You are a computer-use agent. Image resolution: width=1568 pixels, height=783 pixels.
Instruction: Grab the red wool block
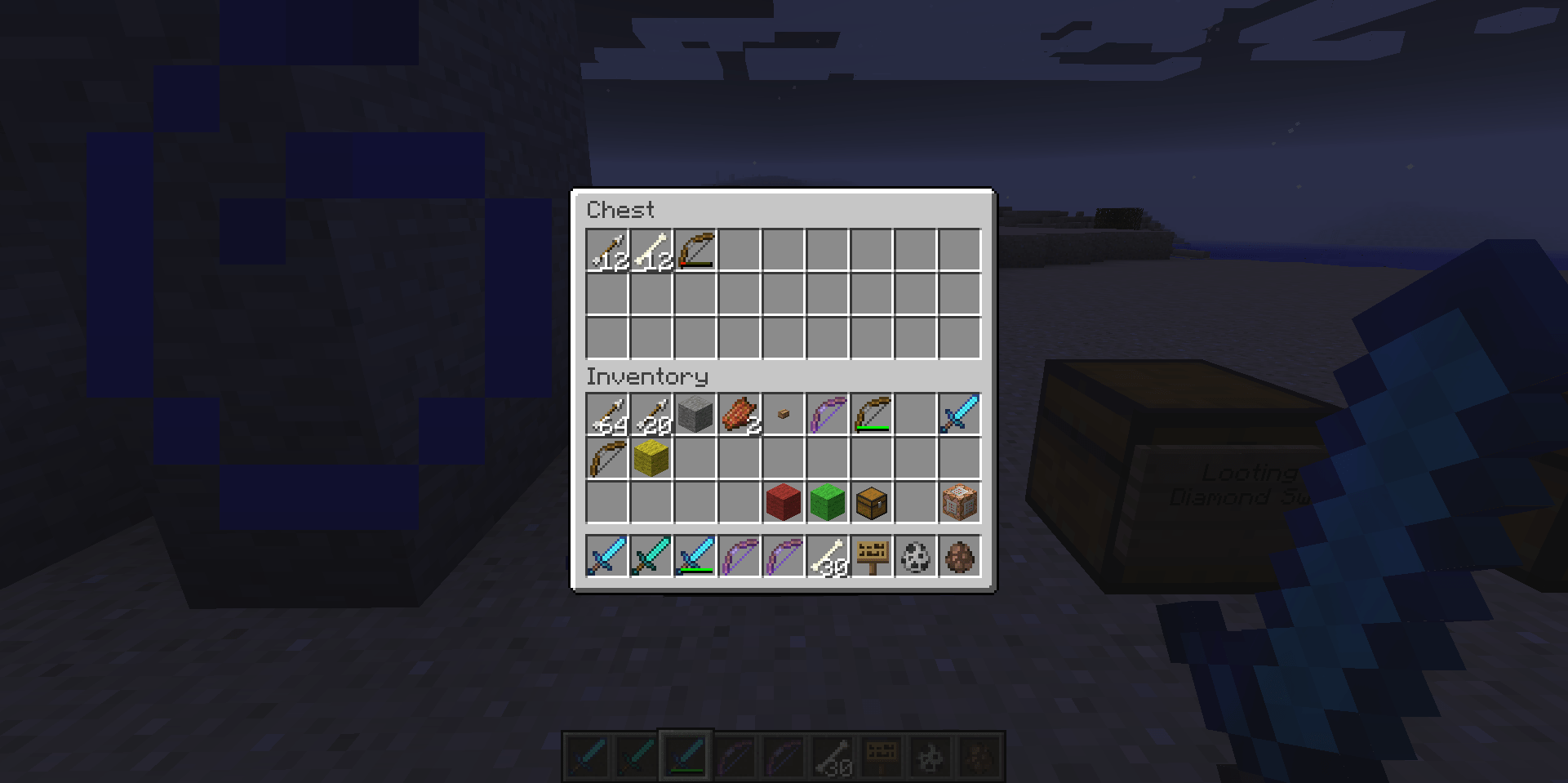783,502
